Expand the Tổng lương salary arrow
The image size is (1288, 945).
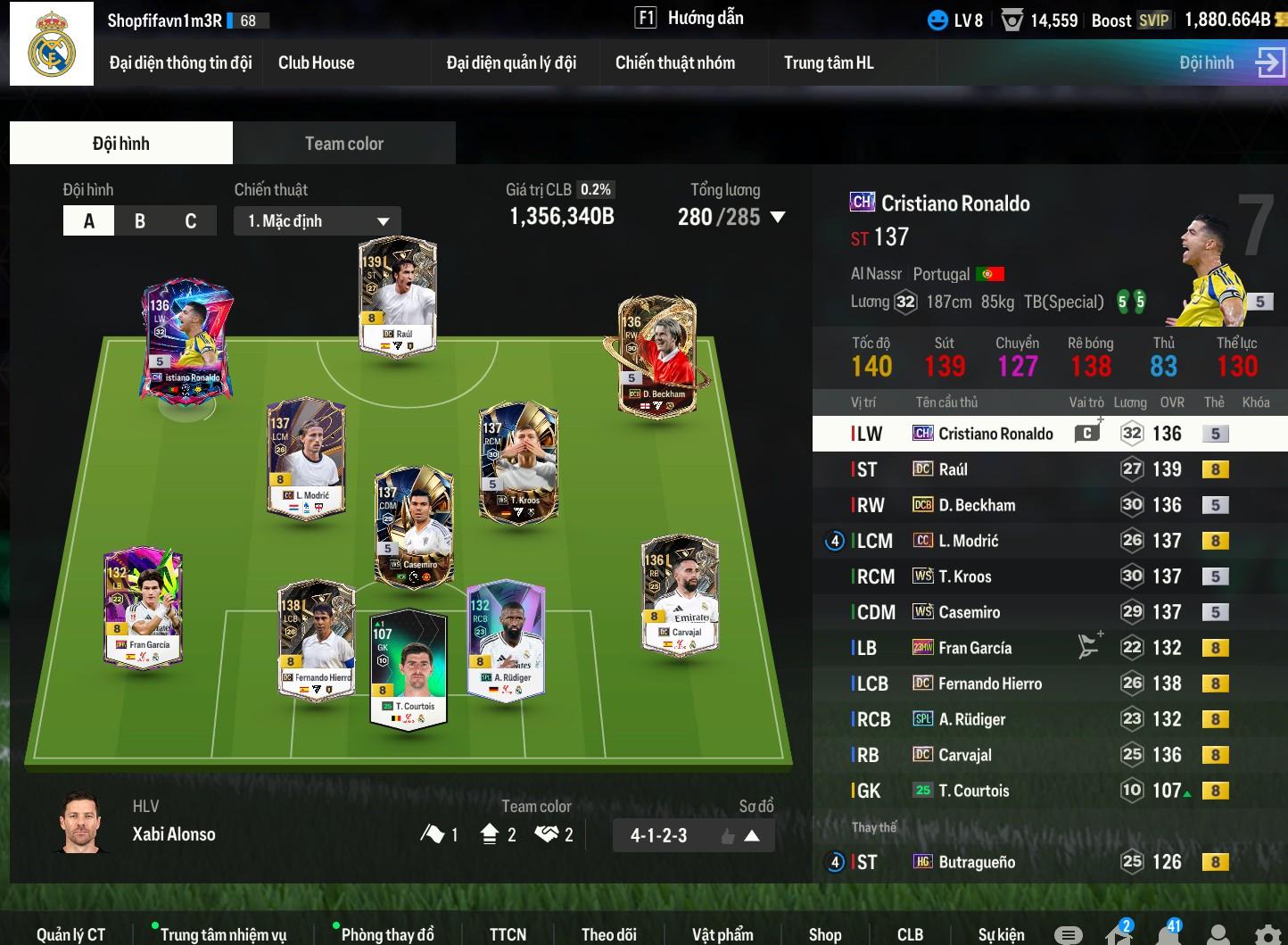778,217
